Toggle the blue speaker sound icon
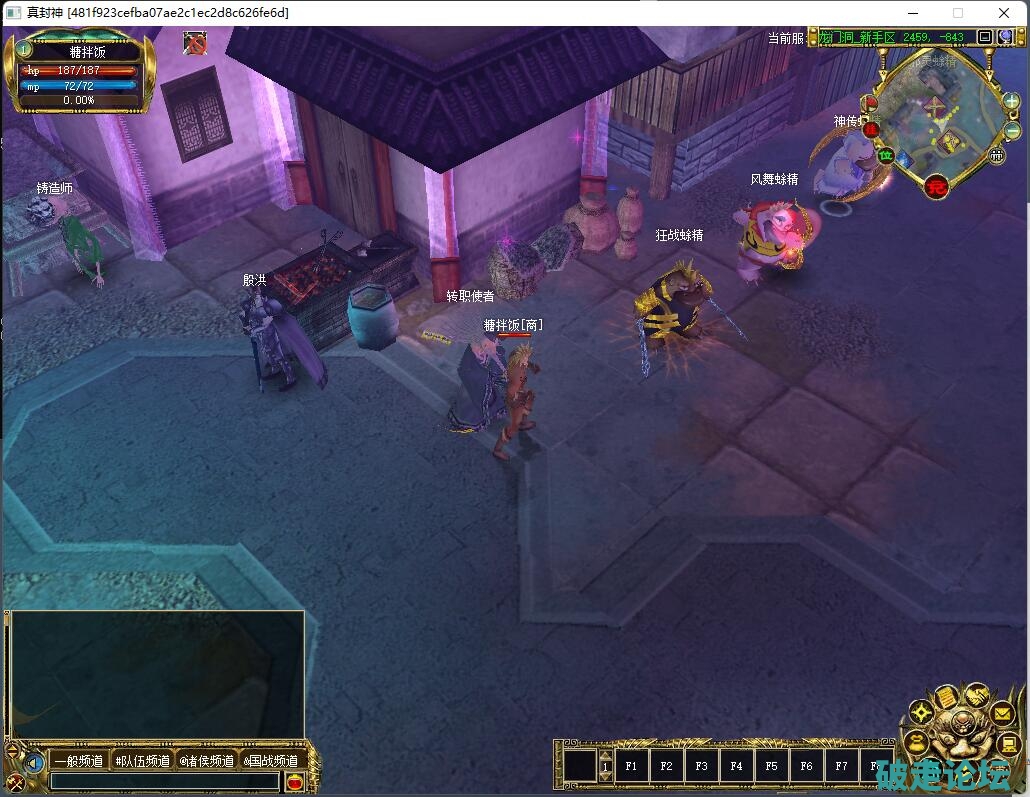 (x=35, y=763)
